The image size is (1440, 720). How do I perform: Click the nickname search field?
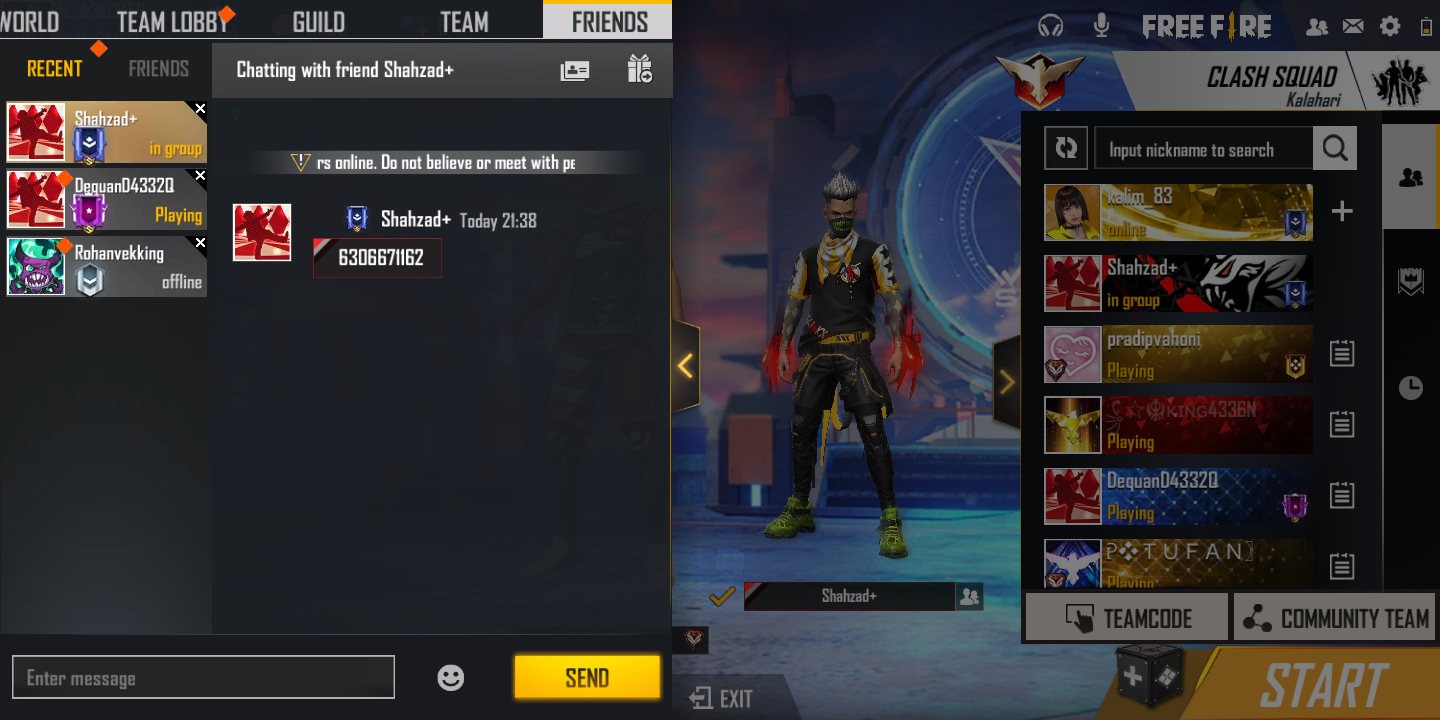1203,149
